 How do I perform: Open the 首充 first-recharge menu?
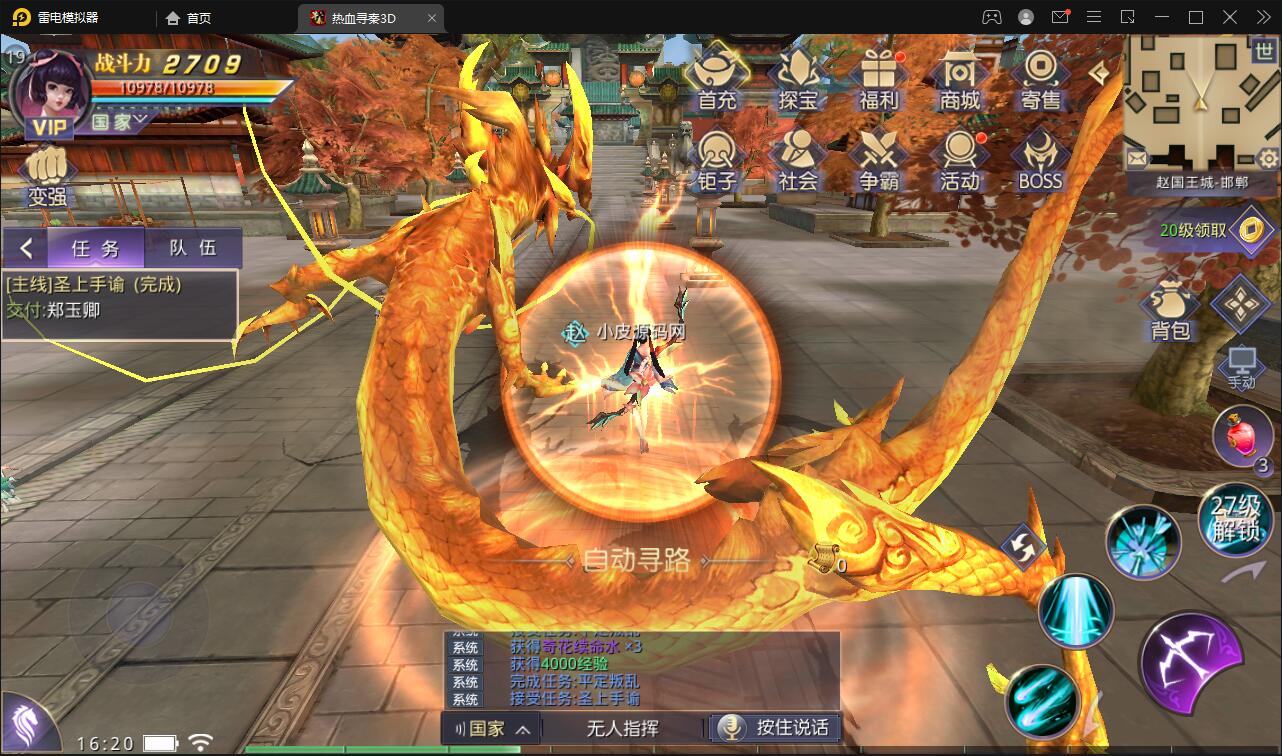[717, 79]
